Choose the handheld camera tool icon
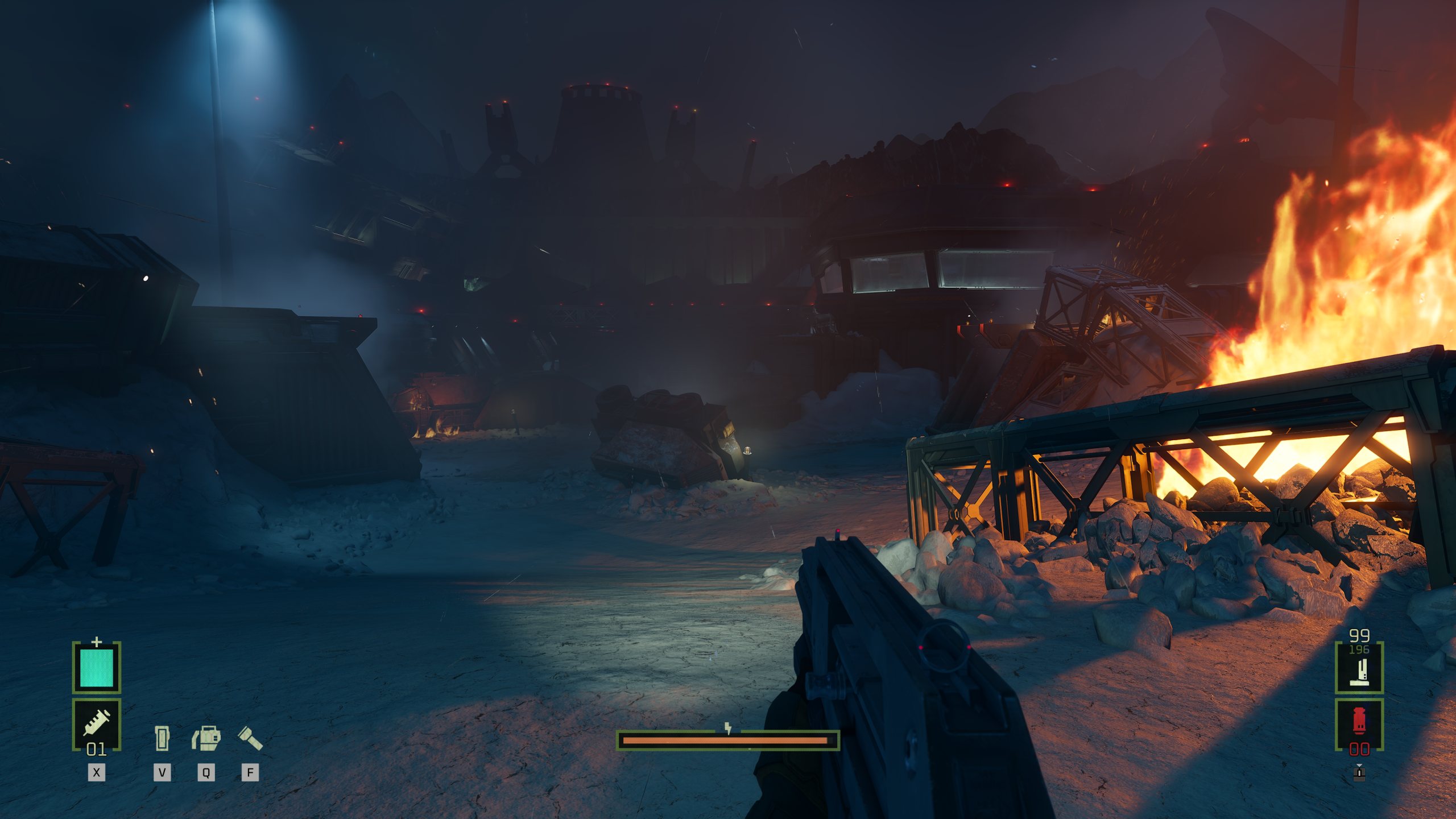 [206, 738]
